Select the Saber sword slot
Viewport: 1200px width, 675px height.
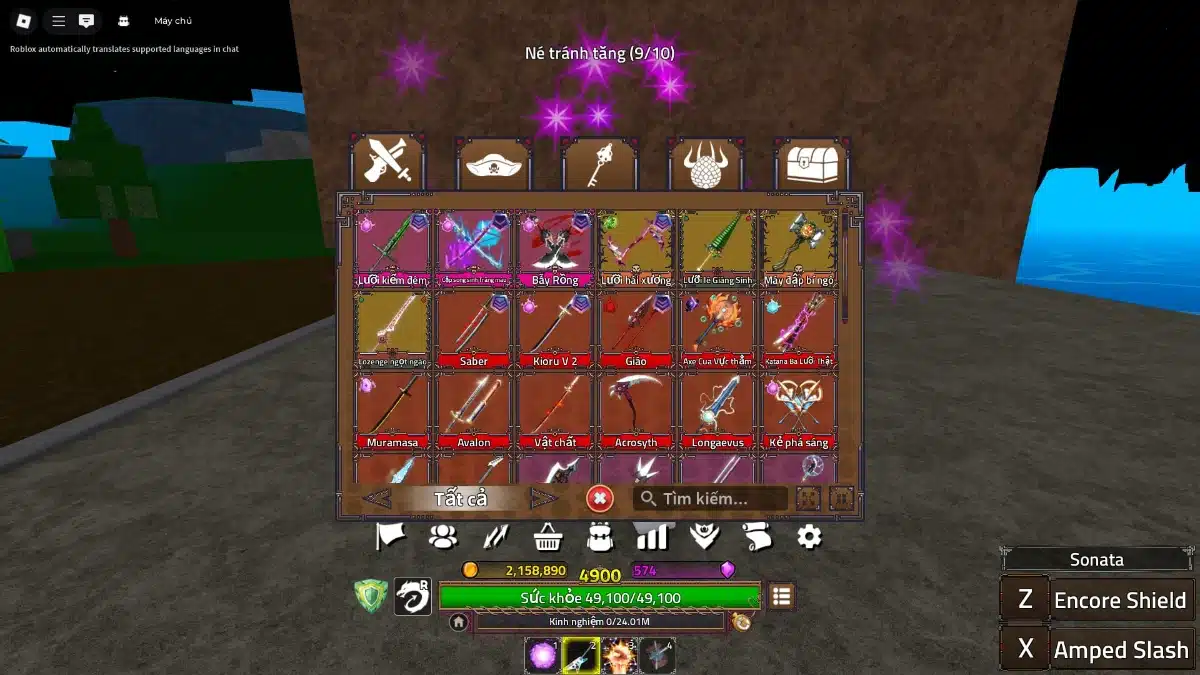tap(474, 329)
